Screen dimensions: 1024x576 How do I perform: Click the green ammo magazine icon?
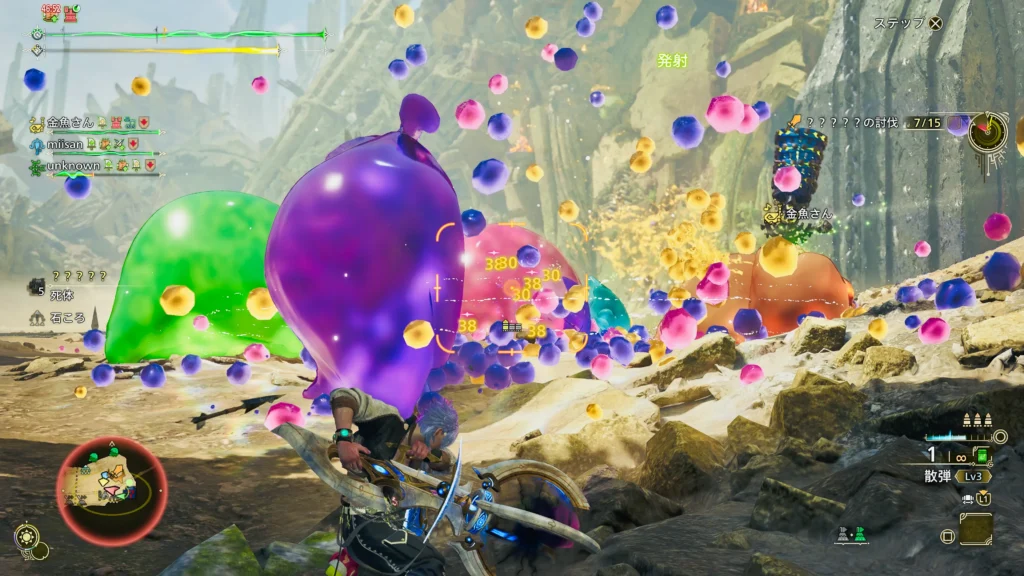[x=981, y=457]
